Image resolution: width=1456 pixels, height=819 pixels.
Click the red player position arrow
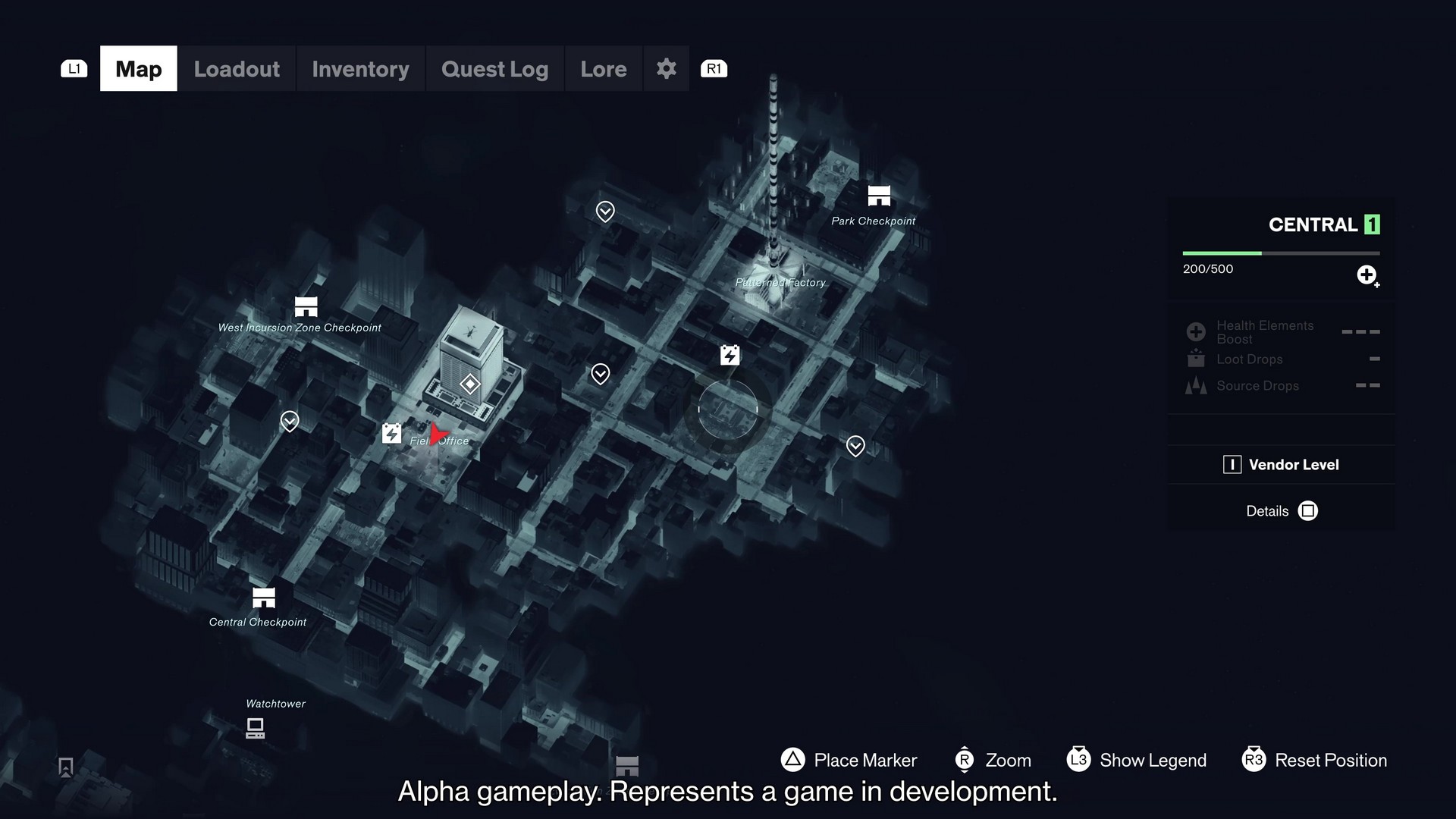(x=438, y=432)
